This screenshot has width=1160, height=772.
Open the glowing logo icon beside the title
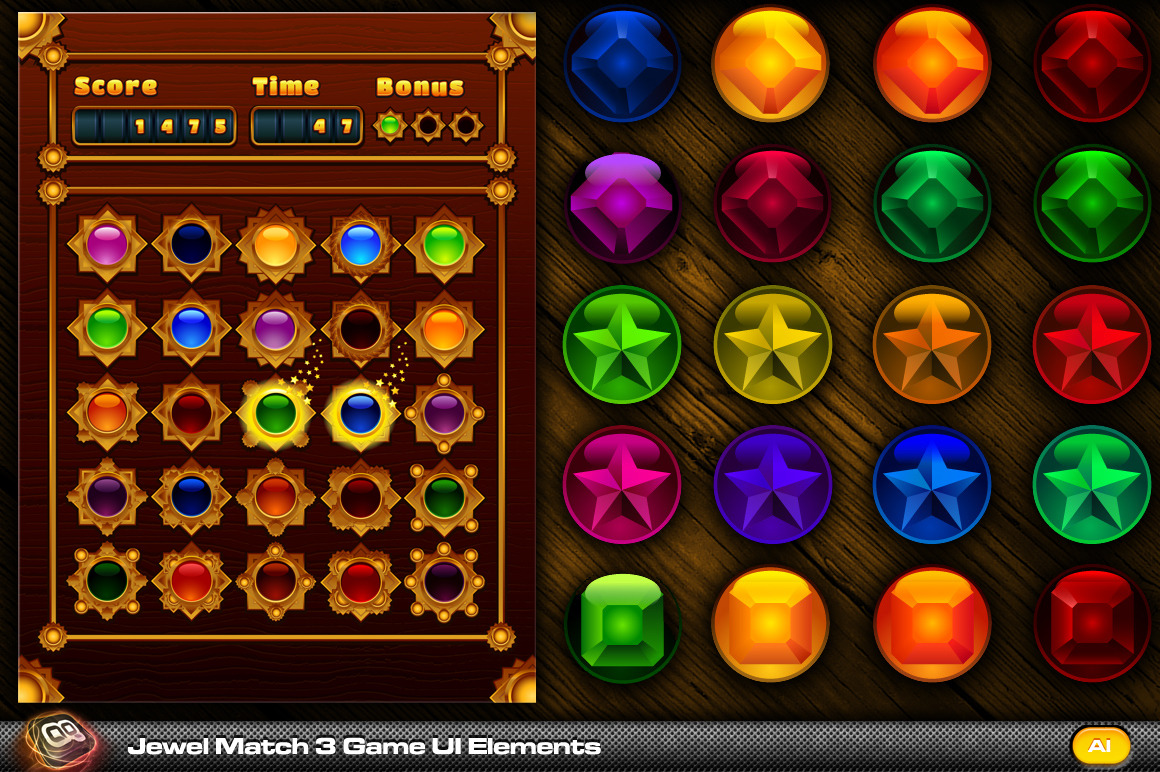pyautogui.click(x=60, y=742)
